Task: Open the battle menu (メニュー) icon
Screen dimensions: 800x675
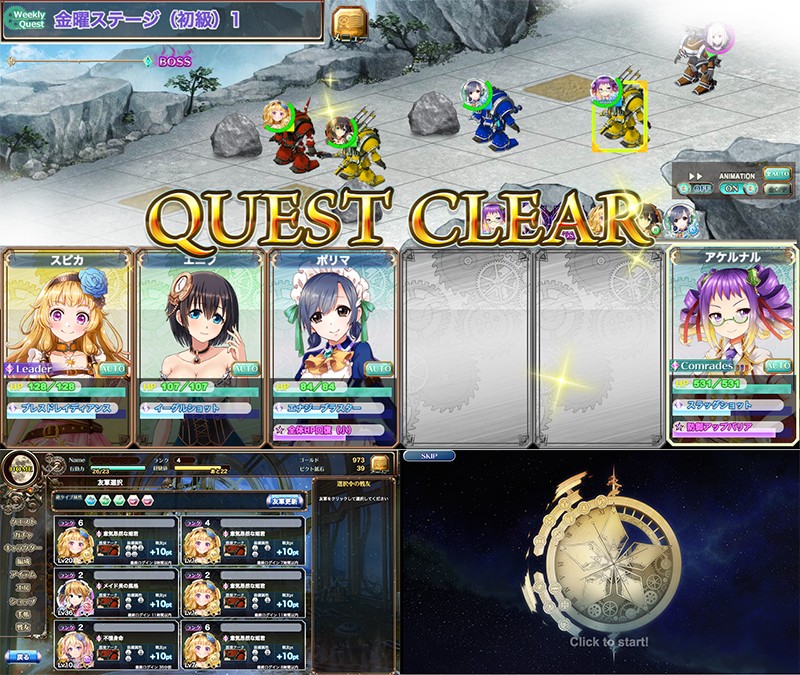Action: [349, 22]
